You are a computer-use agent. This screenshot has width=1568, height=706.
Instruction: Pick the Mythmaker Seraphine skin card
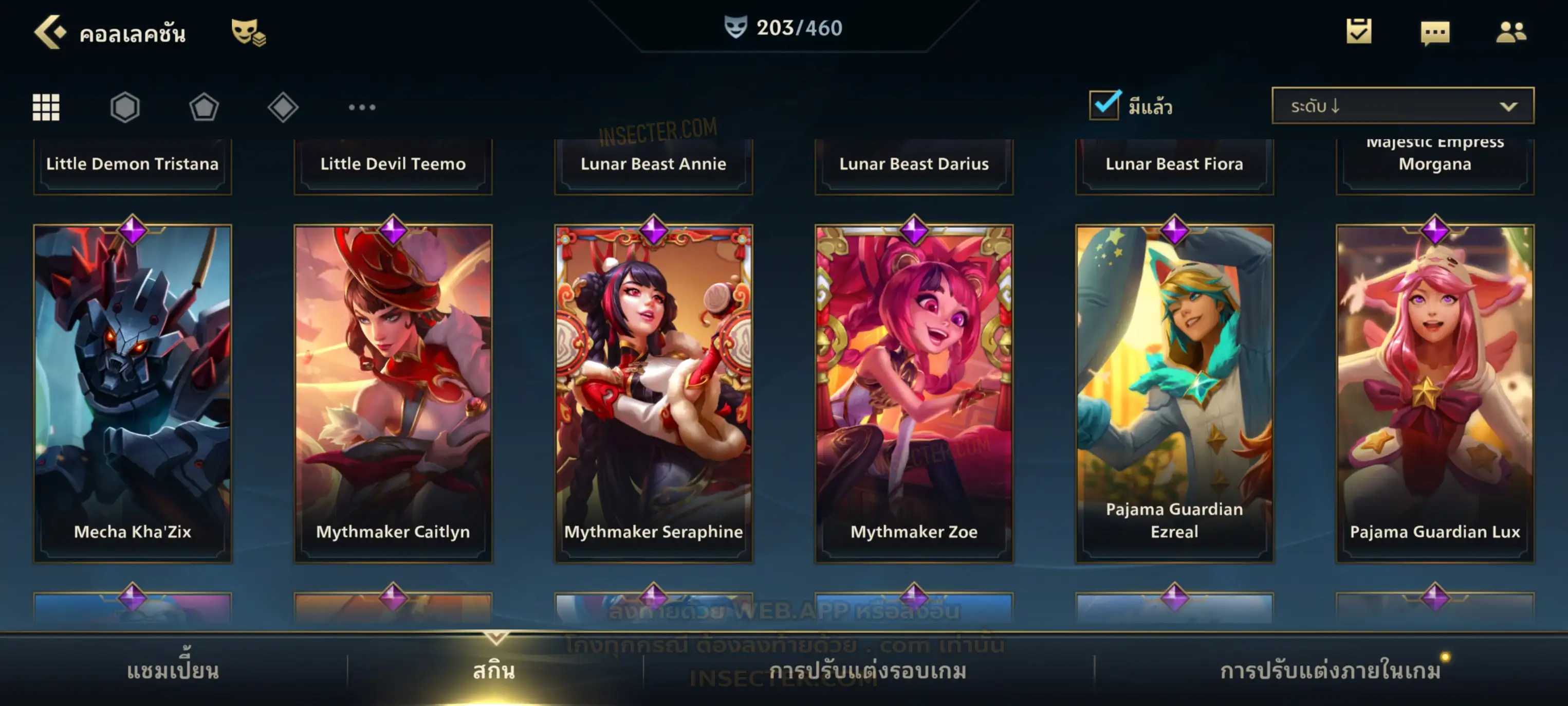point(654,393)
